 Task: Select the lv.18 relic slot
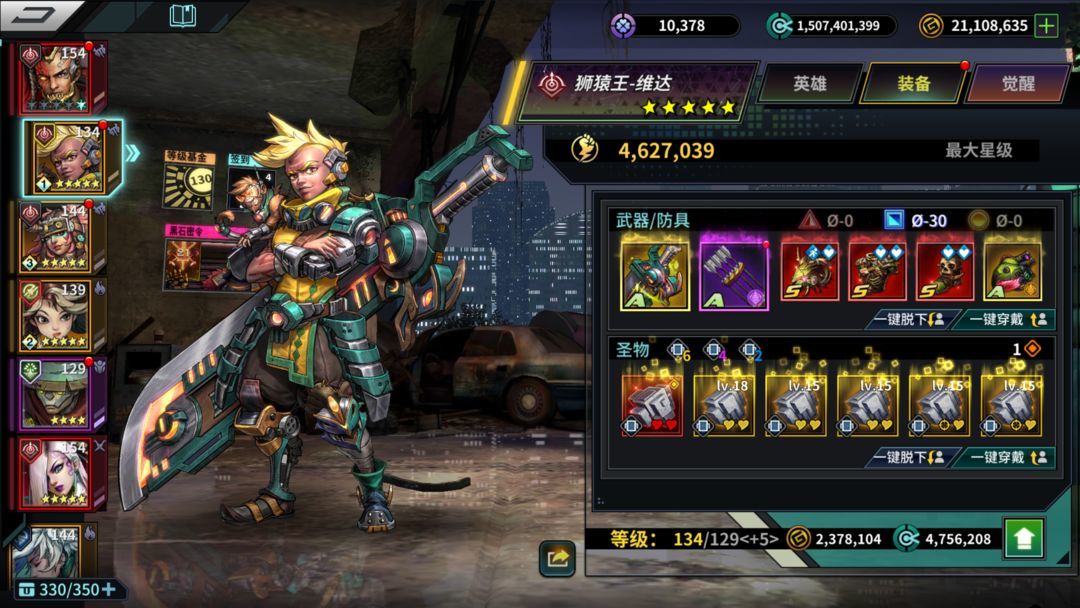click(724, 405)
